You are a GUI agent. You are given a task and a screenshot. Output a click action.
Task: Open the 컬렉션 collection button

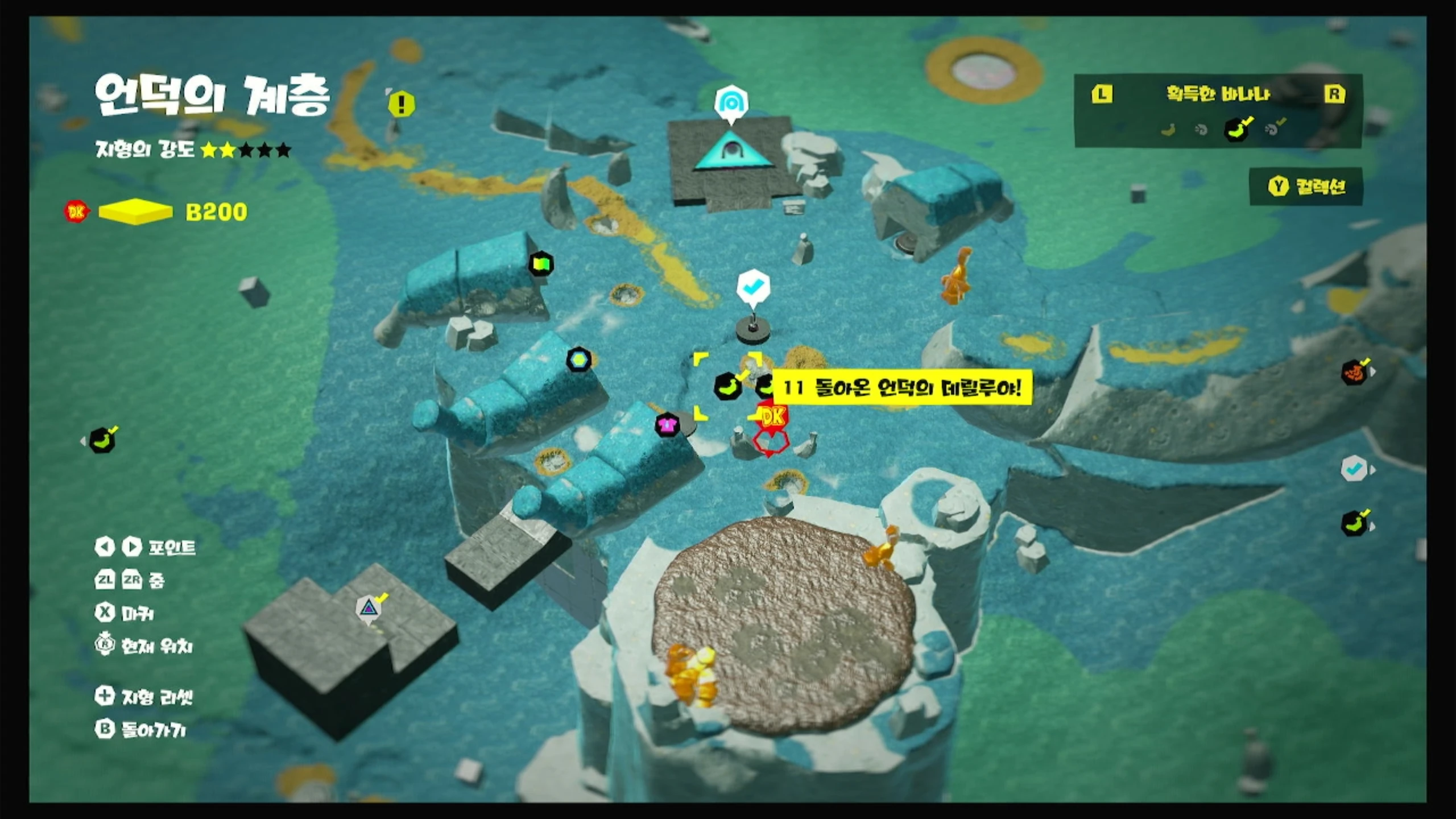[1306, 187]
